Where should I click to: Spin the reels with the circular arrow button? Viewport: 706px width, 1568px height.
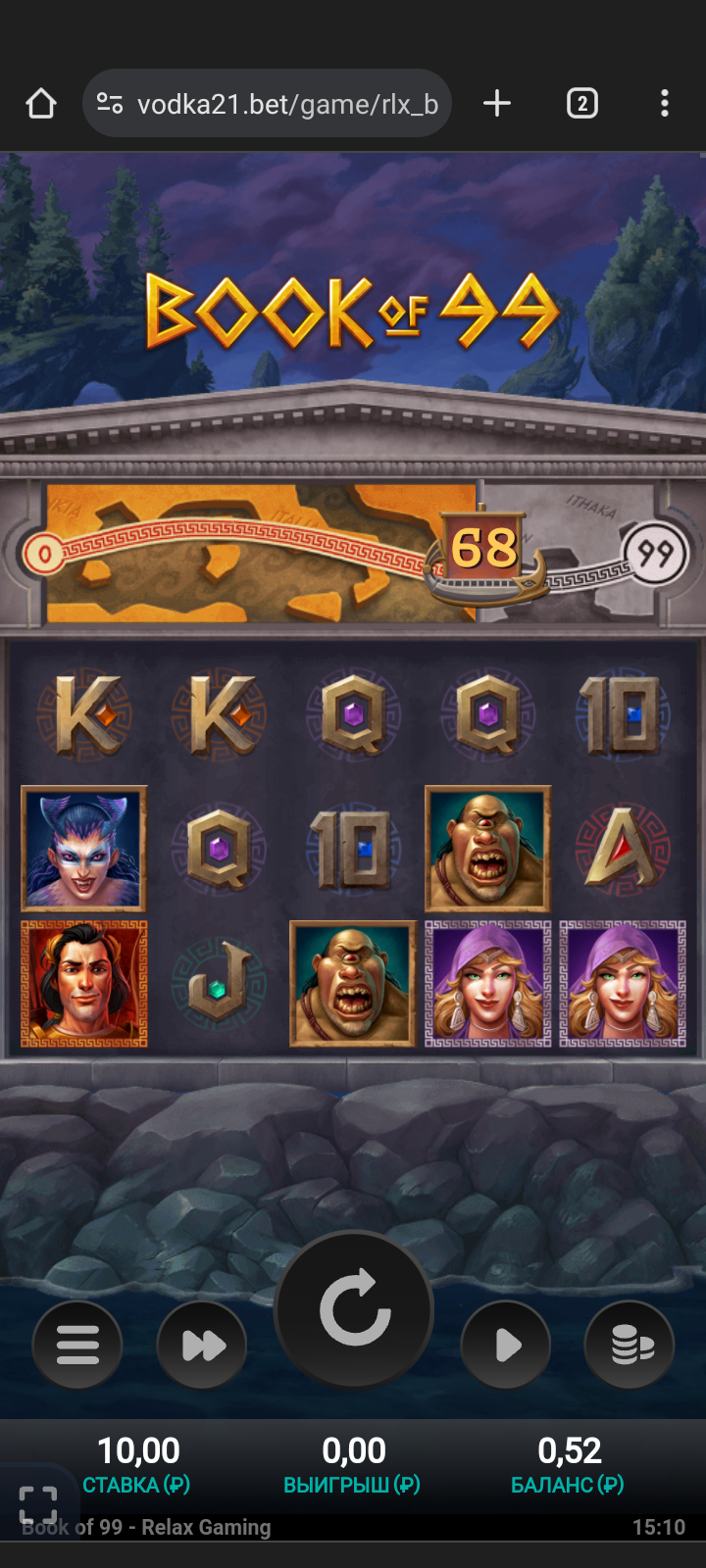tap(354, 1309)
